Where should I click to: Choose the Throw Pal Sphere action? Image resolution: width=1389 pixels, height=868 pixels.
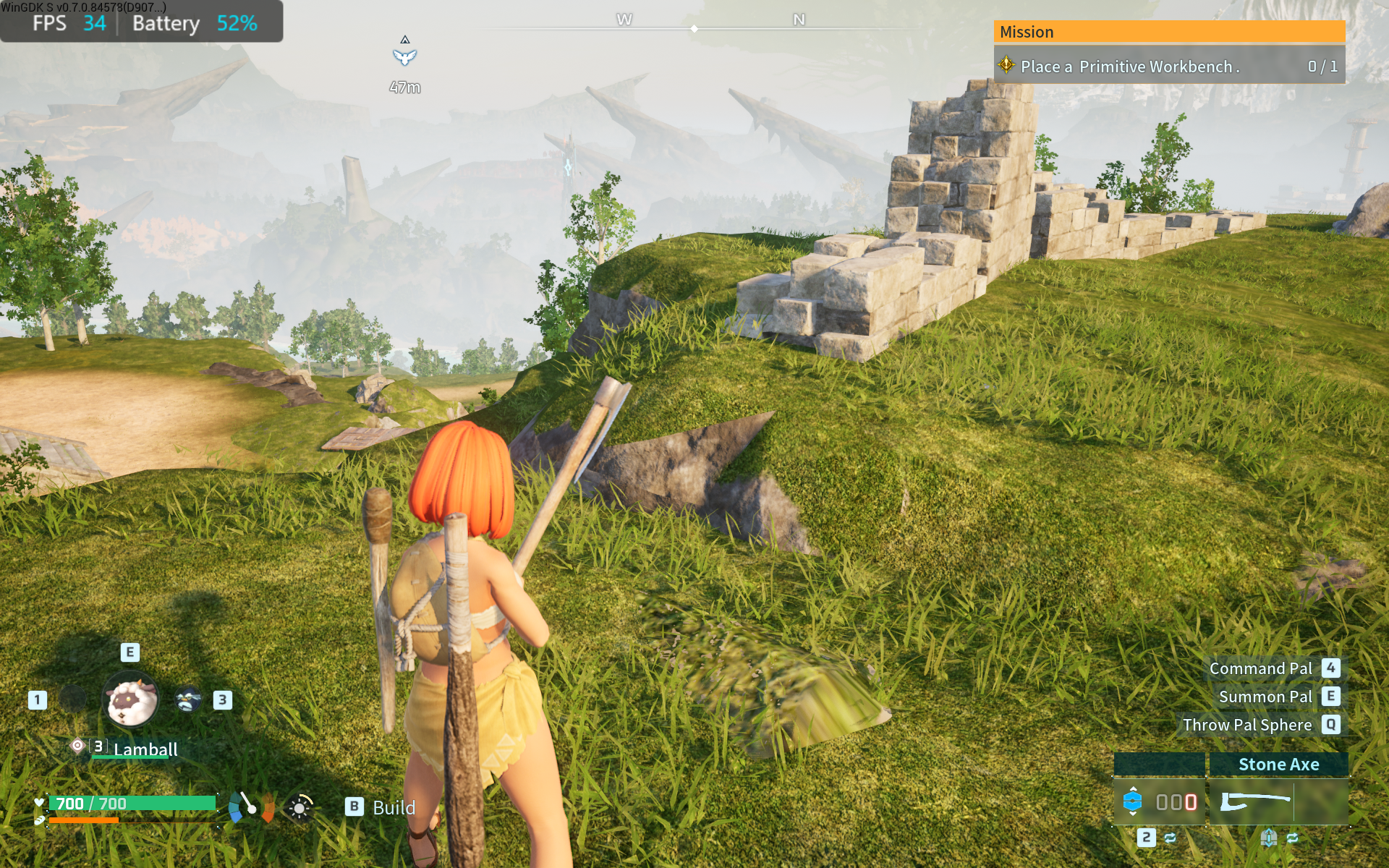(x=1247, y=725)
